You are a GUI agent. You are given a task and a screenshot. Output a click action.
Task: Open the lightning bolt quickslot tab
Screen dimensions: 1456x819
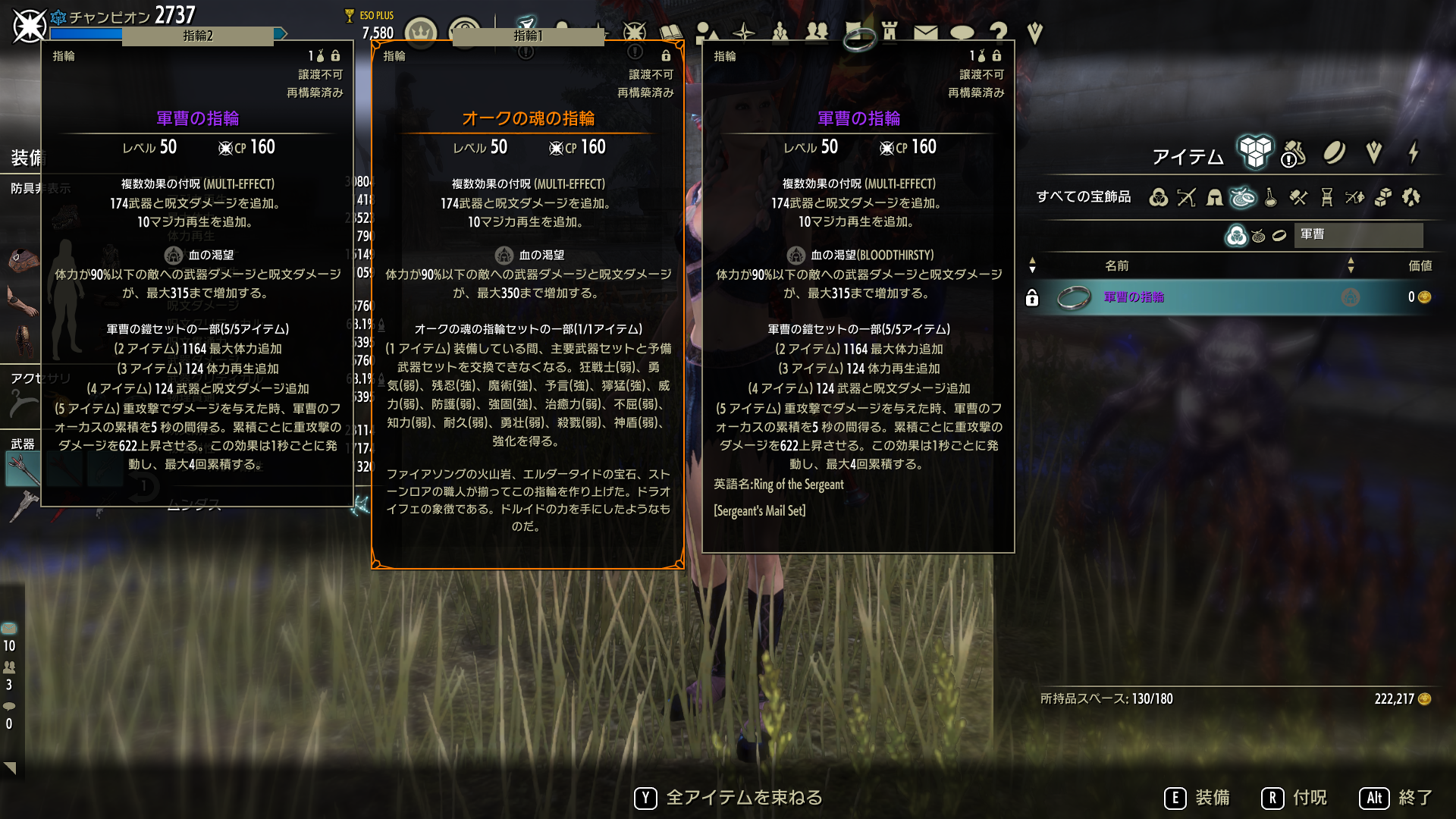tap(1414, 153)
